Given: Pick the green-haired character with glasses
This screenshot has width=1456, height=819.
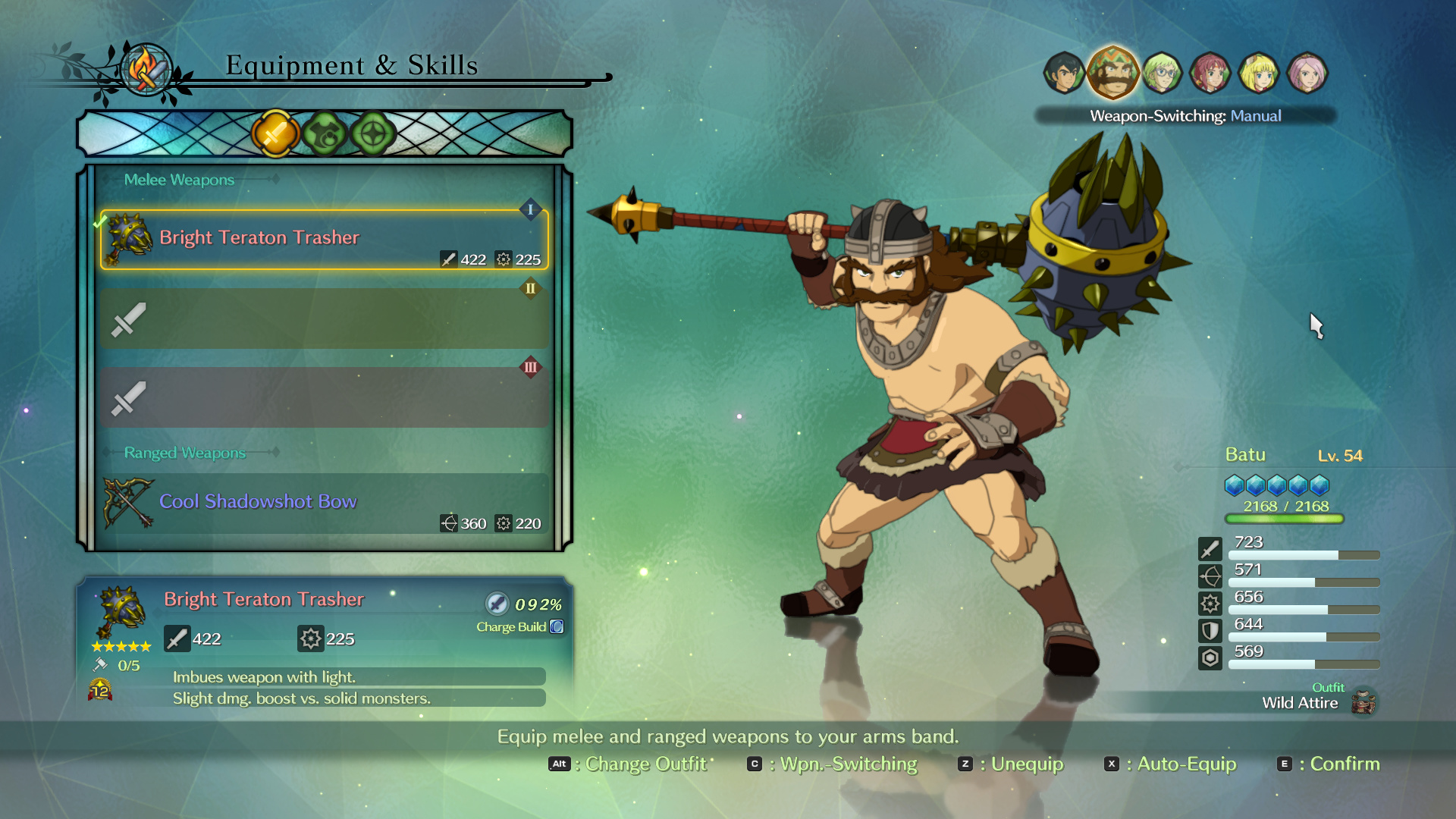Looking at the screenshot, I should [x=1162, y=74].
